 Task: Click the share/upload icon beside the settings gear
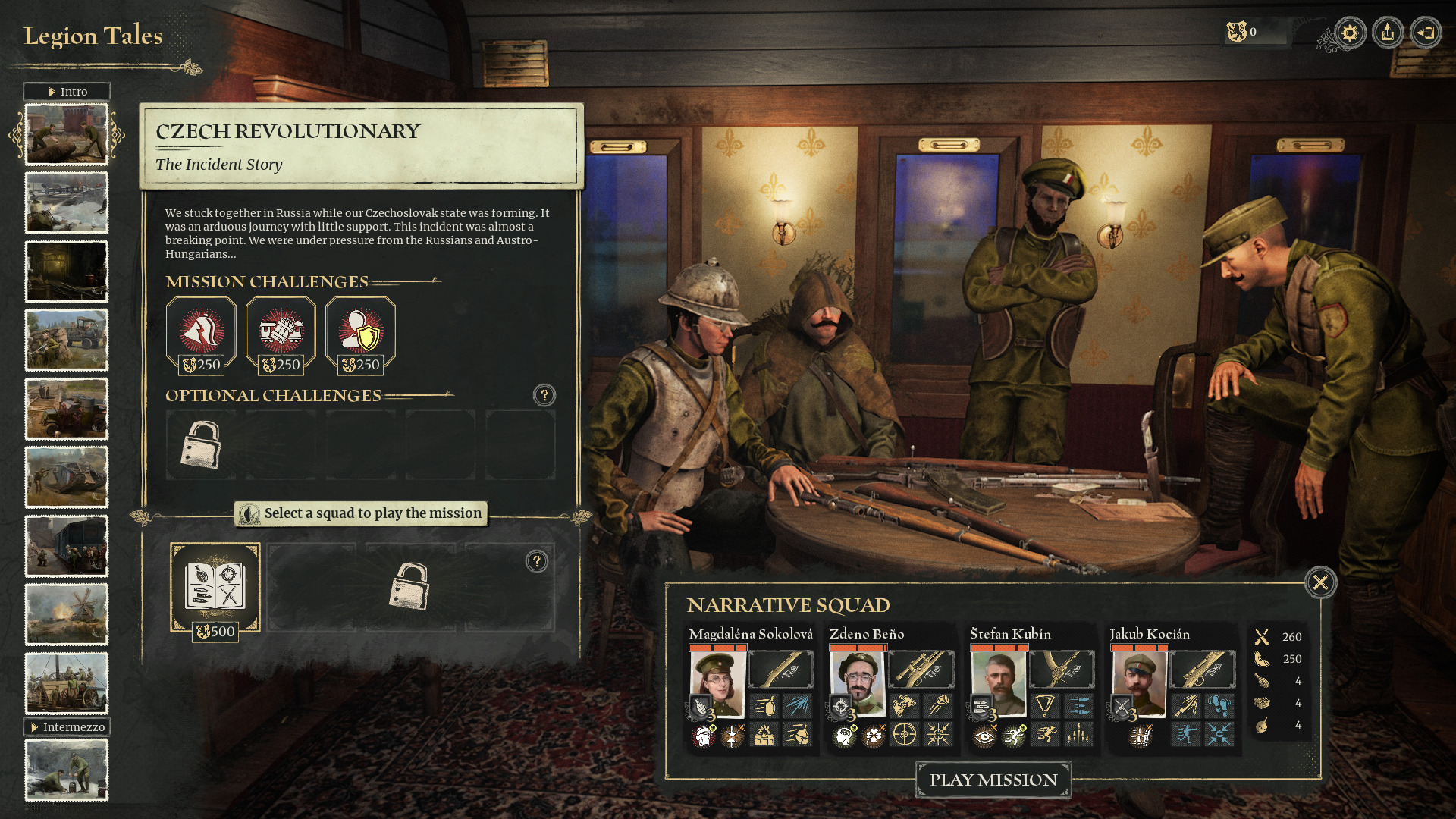click(x=1388, y=32)
